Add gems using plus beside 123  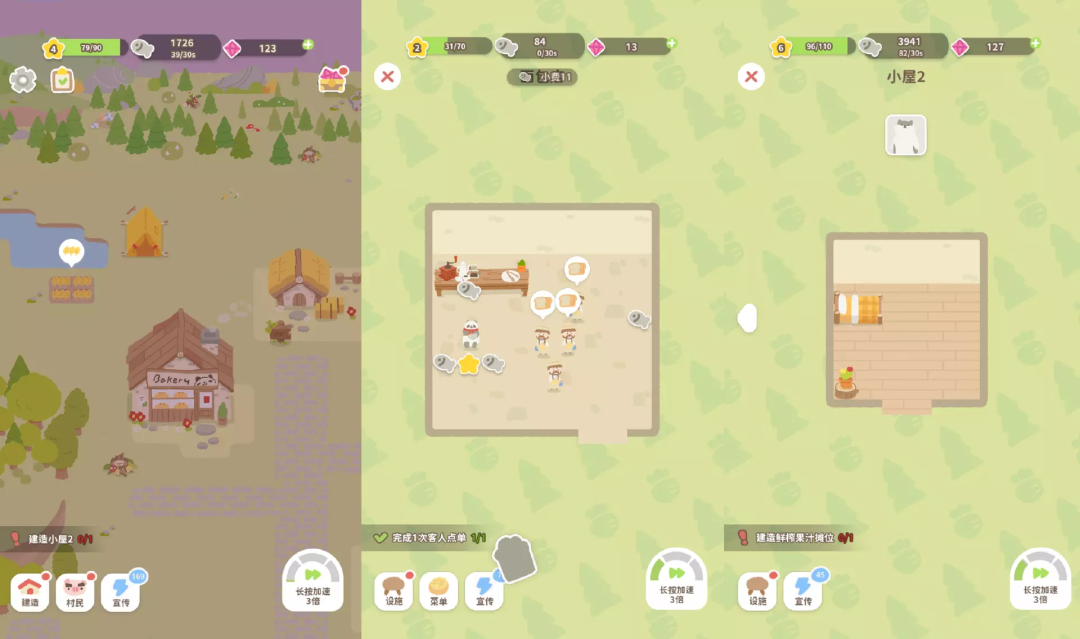click(x=308, y=45)
